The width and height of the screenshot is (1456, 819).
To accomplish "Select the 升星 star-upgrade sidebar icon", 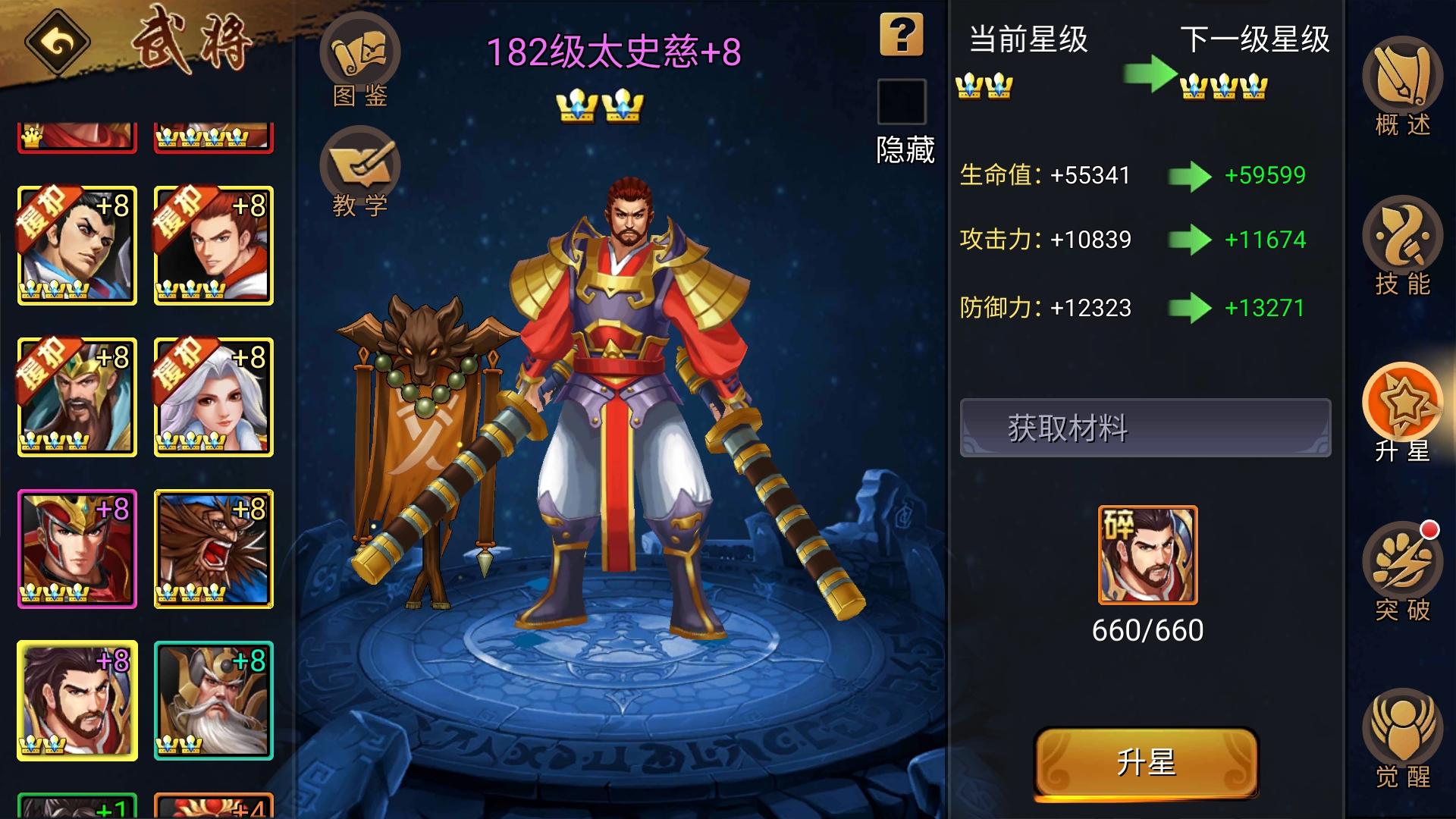I will point(1405,409).
